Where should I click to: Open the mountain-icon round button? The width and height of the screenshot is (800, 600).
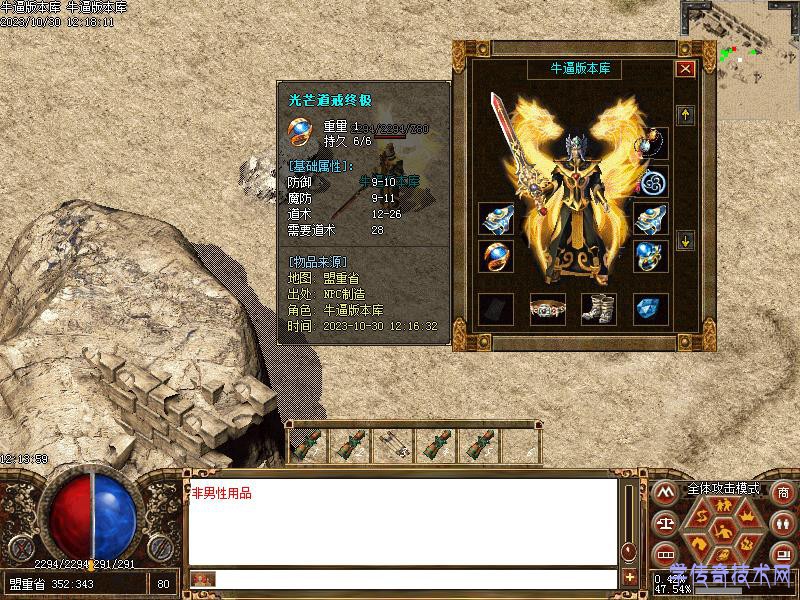click(x=663, y=493)
